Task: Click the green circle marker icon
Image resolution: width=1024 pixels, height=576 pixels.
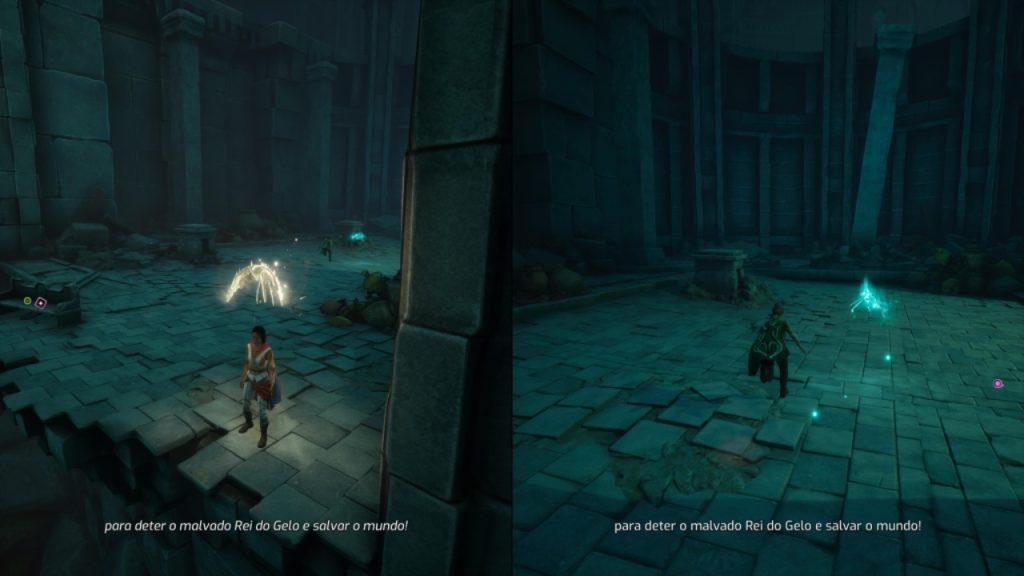Action: [x=27, y=300]
